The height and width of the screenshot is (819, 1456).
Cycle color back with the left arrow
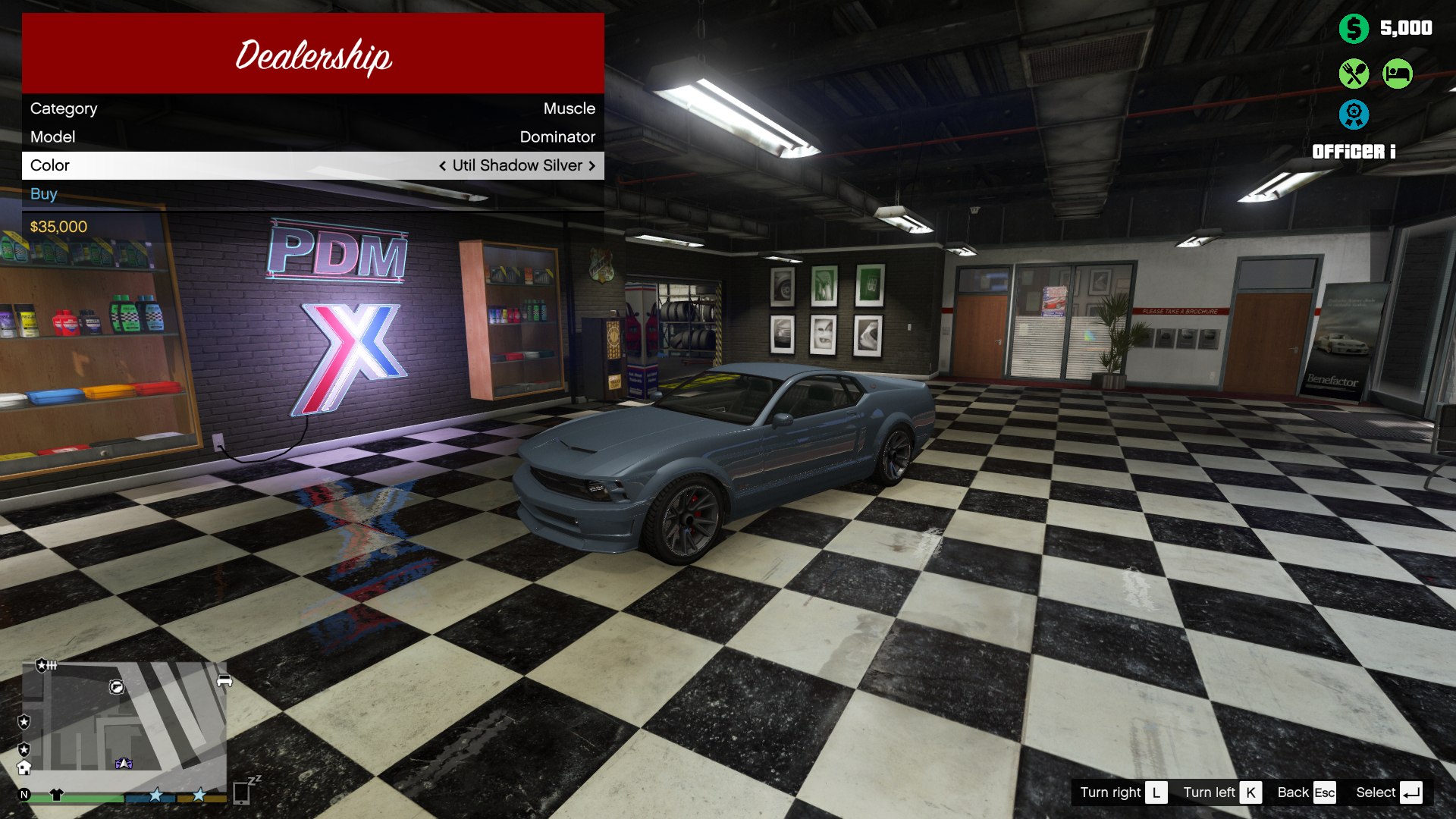click(442, 166)
